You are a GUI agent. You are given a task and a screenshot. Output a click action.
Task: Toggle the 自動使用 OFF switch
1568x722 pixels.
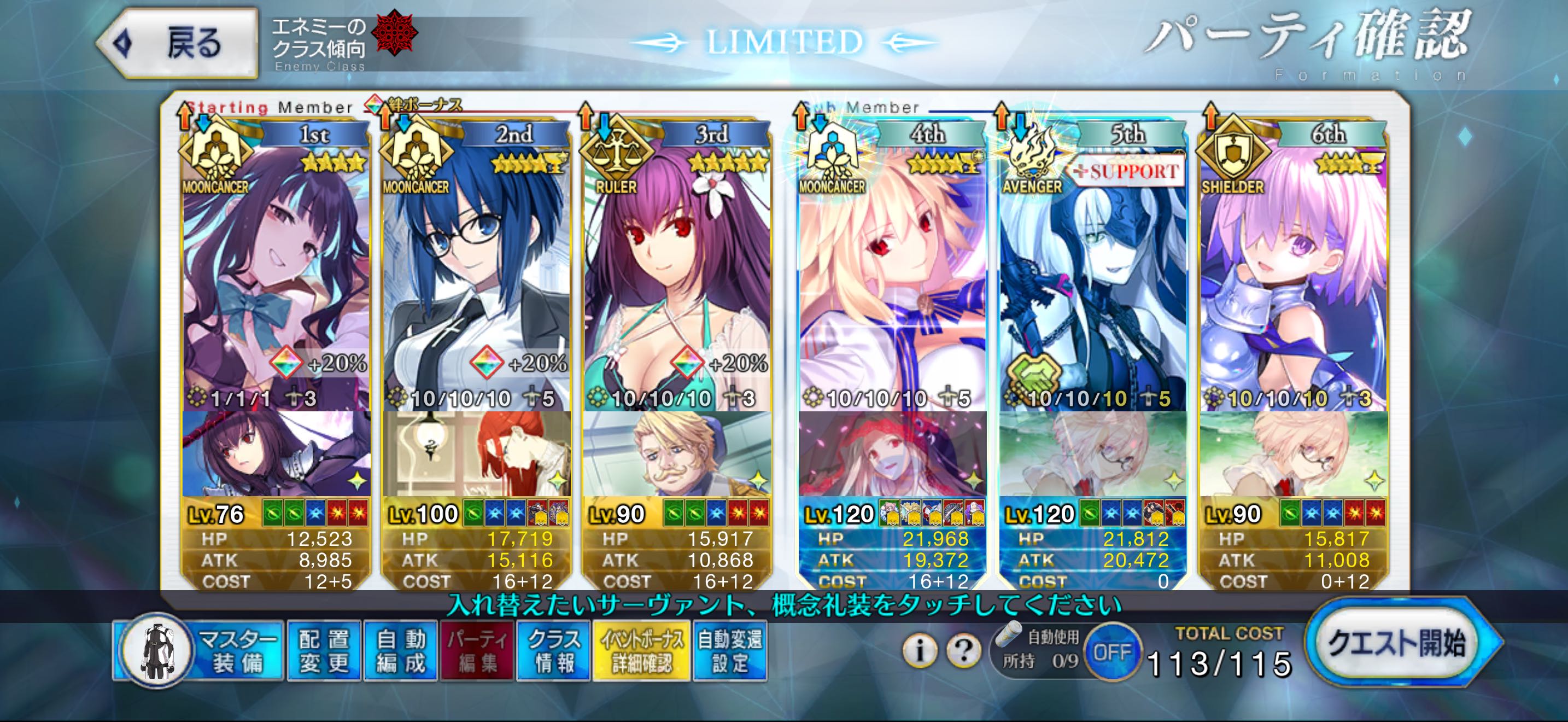click(1111, 653)
